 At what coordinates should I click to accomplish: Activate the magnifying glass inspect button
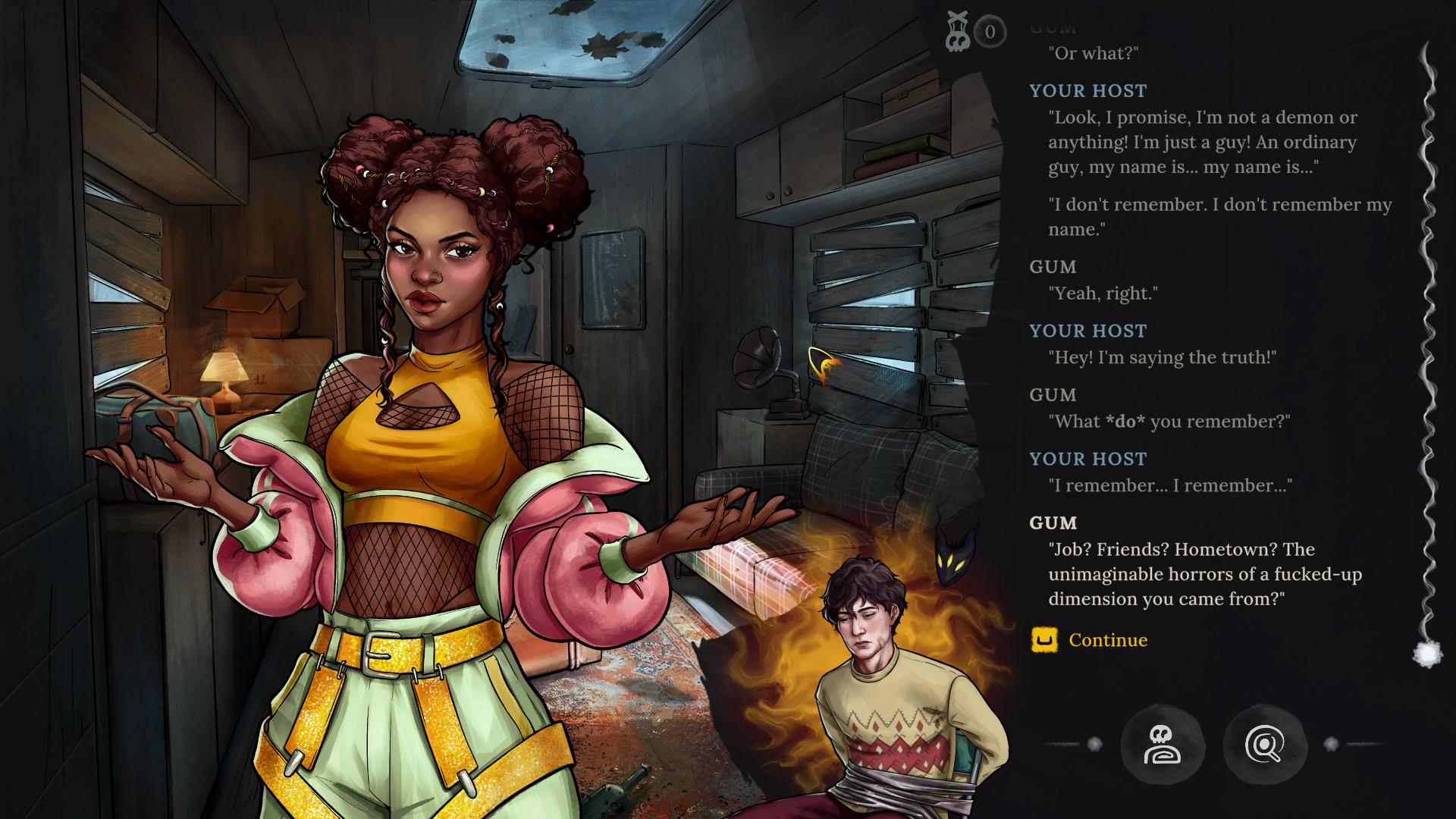click(1264, 745)
